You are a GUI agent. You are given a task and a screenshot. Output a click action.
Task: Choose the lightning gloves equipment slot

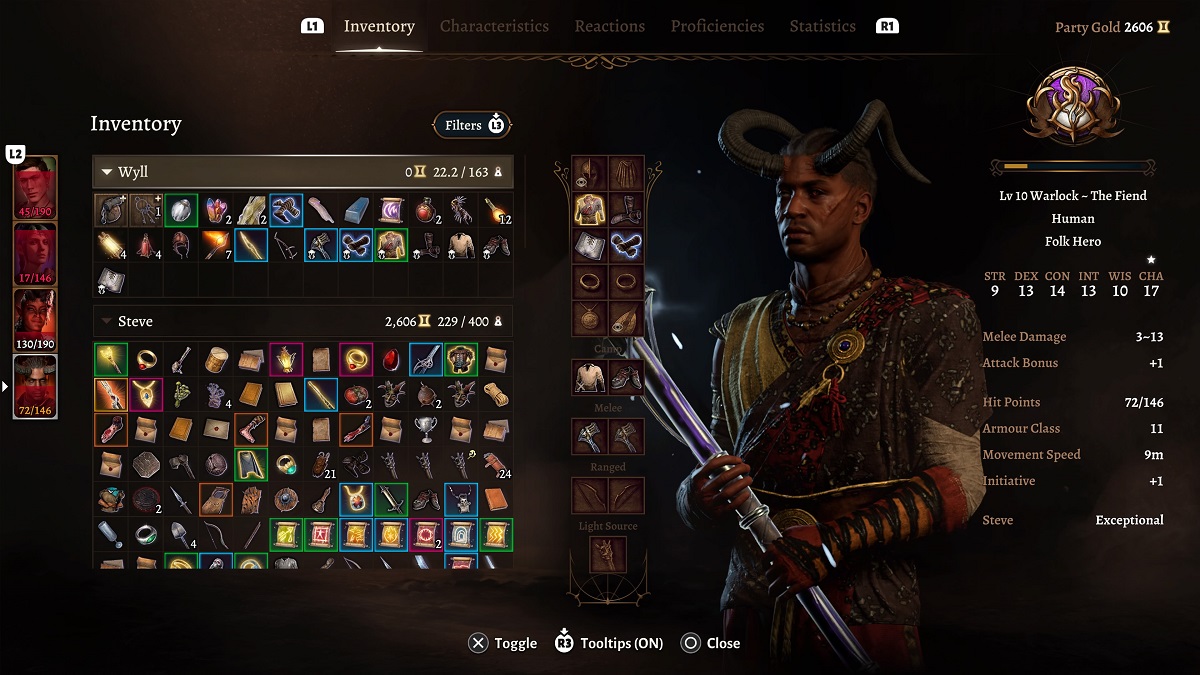click(627, 246)
